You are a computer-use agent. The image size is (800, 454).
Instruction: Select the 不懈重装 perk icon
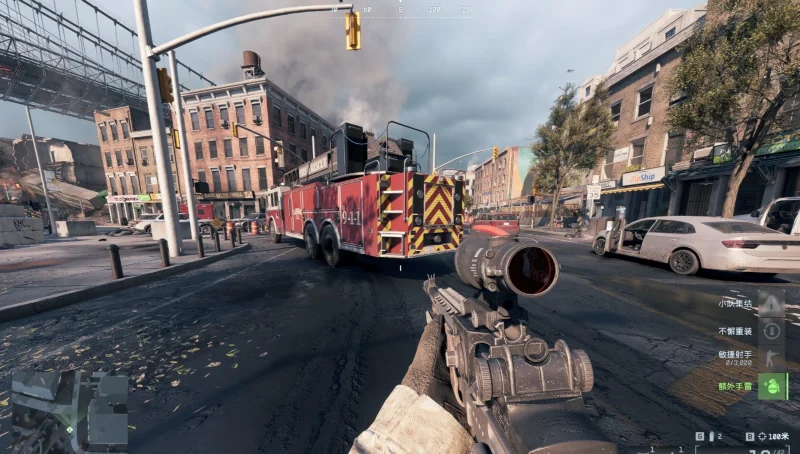[x=771, y=331]
